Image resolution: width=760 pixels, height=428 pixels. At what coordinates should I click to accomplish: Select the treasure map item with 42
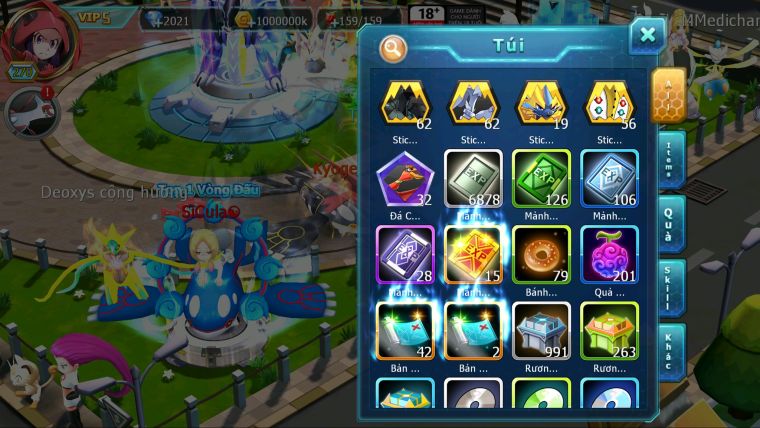405,330
